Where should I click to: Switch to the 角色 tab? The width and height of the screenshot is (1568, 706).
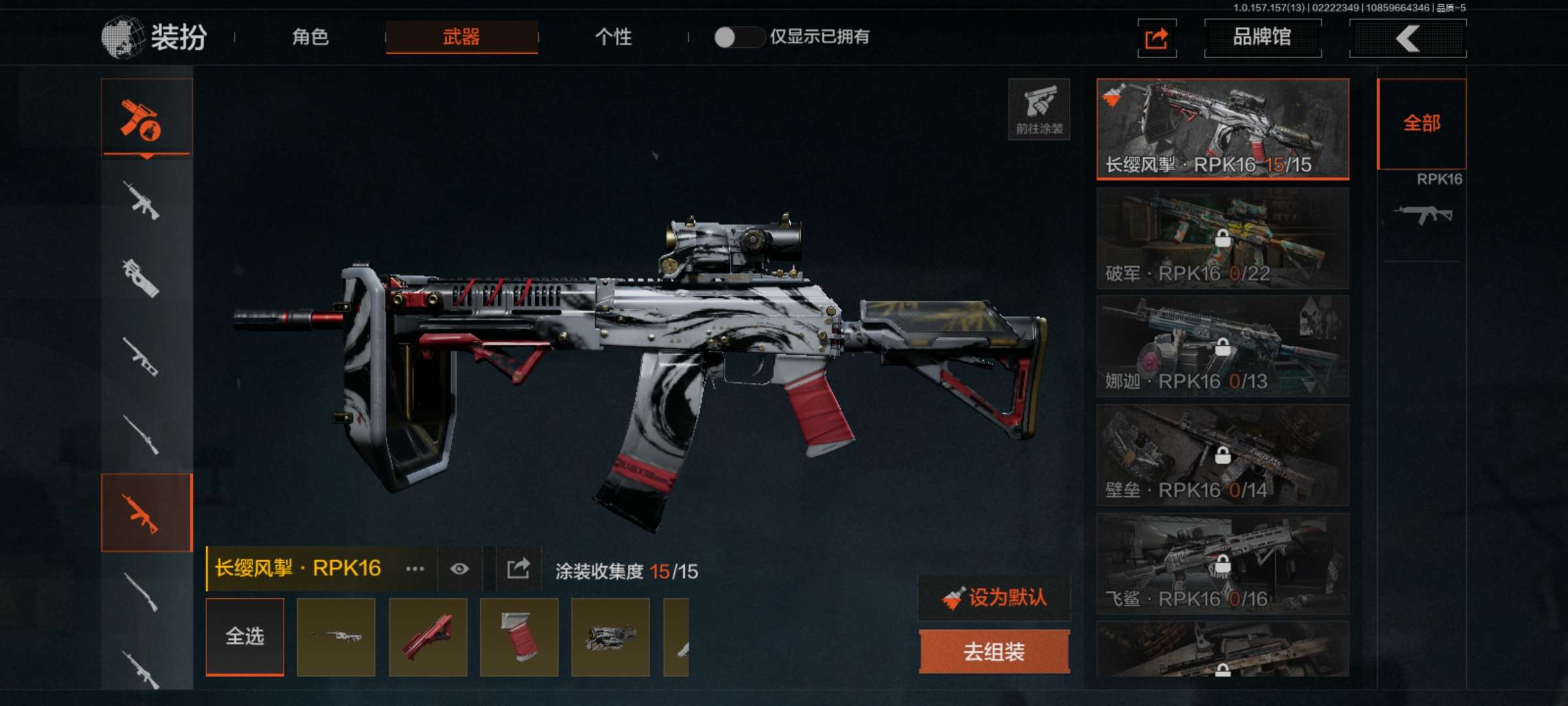tap(310, 37)
